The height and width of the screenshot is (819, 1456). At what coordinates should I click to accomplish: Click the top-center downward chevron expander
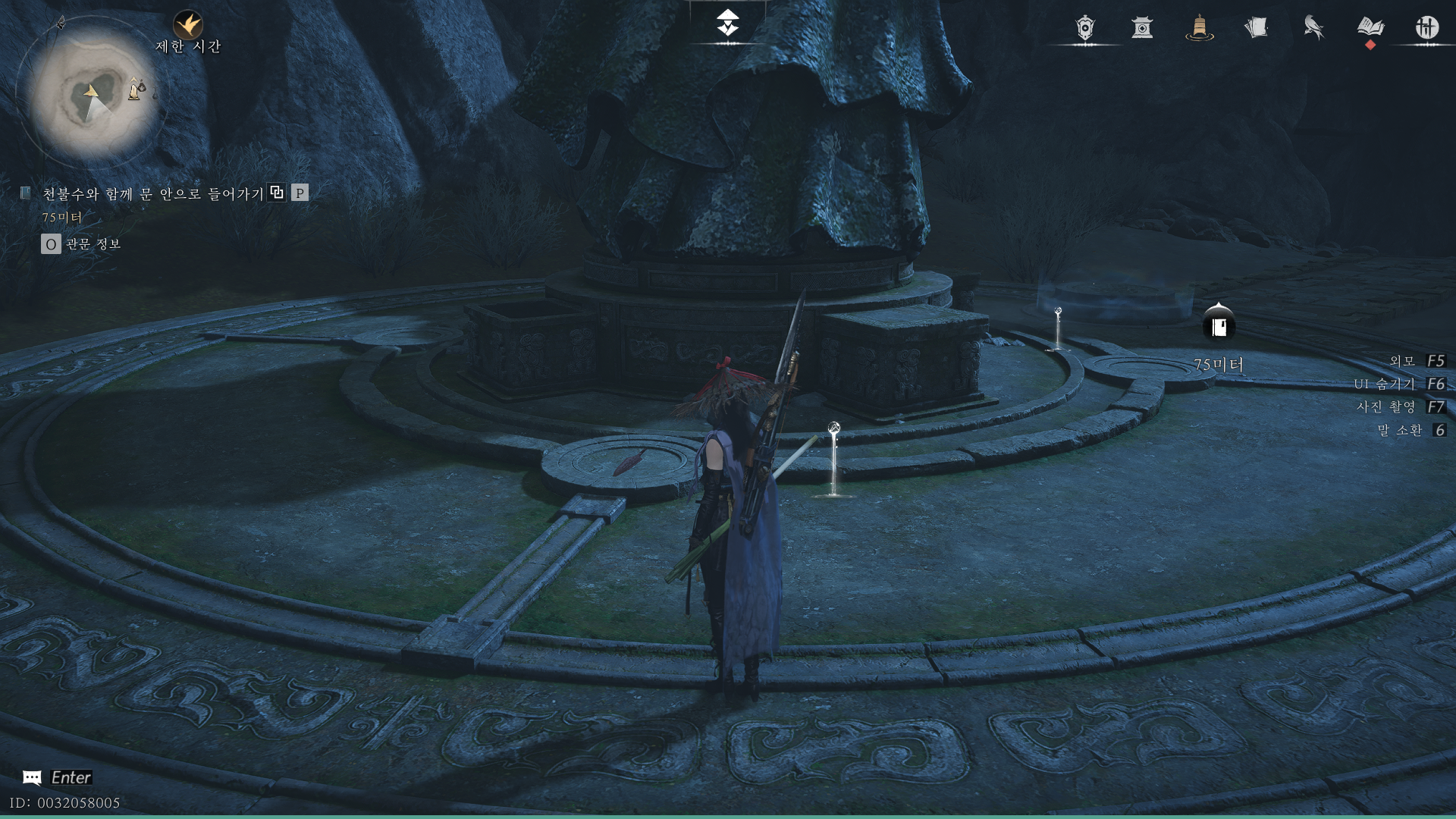(x=728, y=24)
